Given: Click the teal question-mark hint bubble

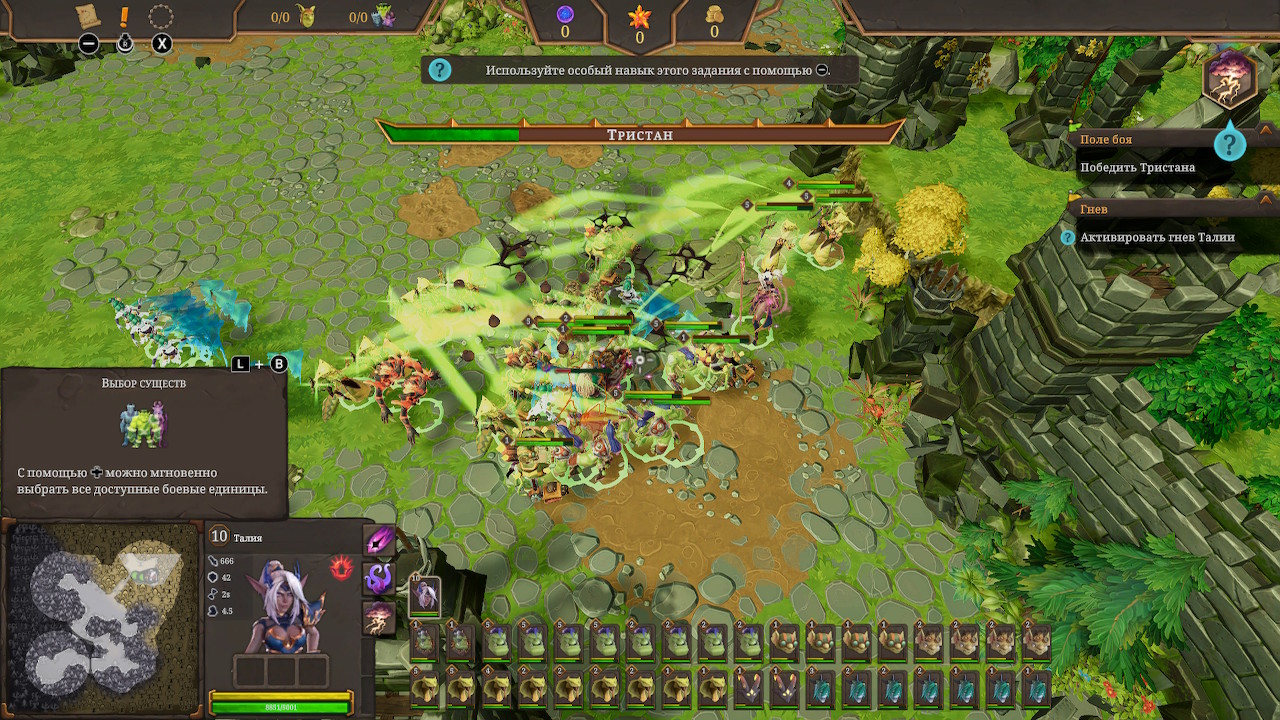Looking at the screenshot, I should click(1230, 144).
